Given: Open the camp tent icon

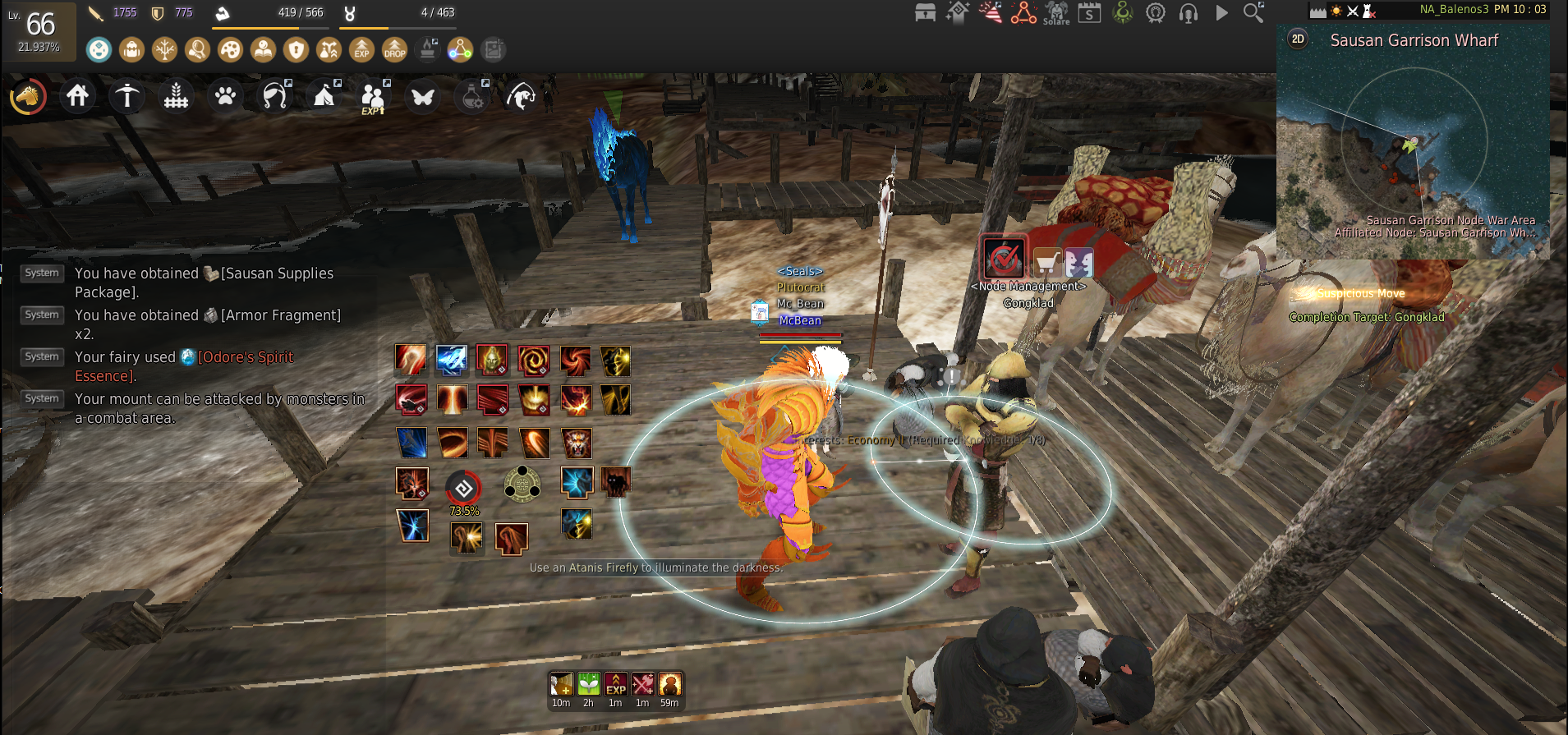Looking at the screenshot, I should coord(324,96).
